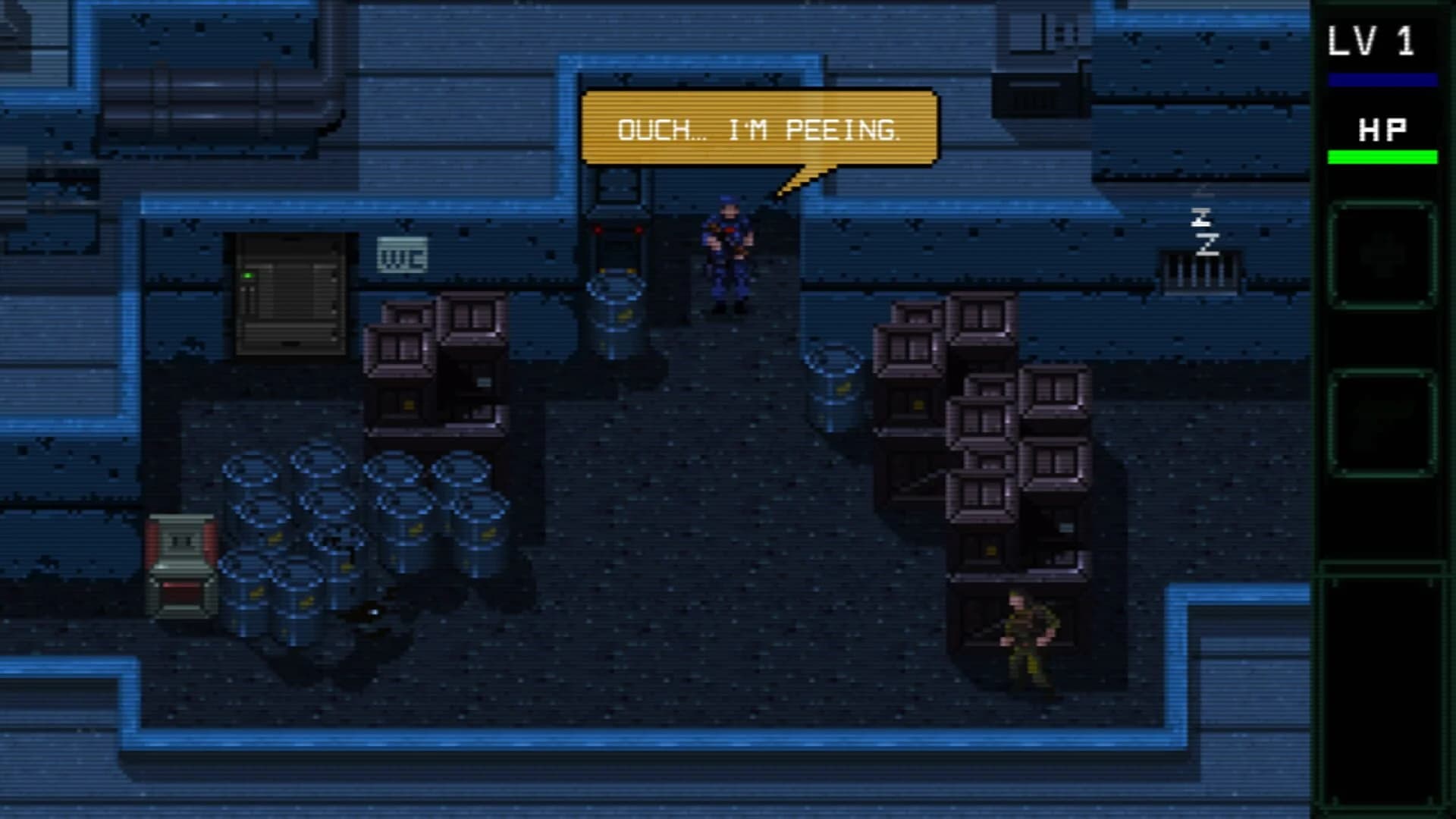
Task: Click the HP label in the sidebar
Action: tap(1382, 130)
